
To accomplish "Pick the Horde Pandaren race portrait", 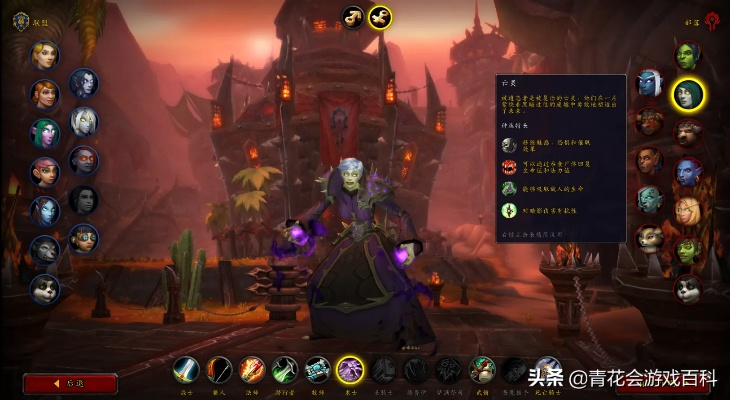I will 687,288.
